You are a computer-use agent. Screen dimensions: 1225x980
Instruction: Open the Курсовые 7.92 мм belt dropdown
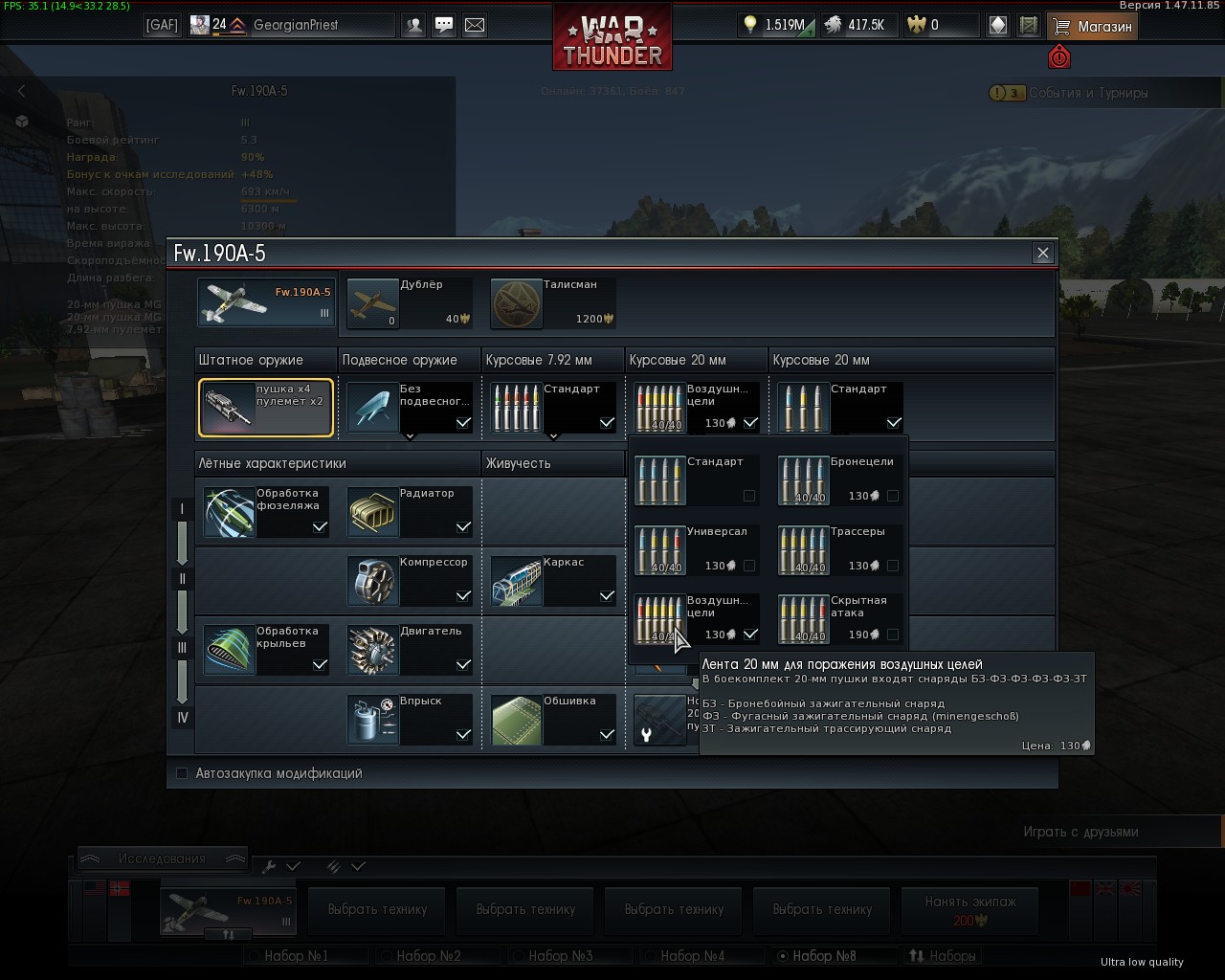[x=552, y=407]
